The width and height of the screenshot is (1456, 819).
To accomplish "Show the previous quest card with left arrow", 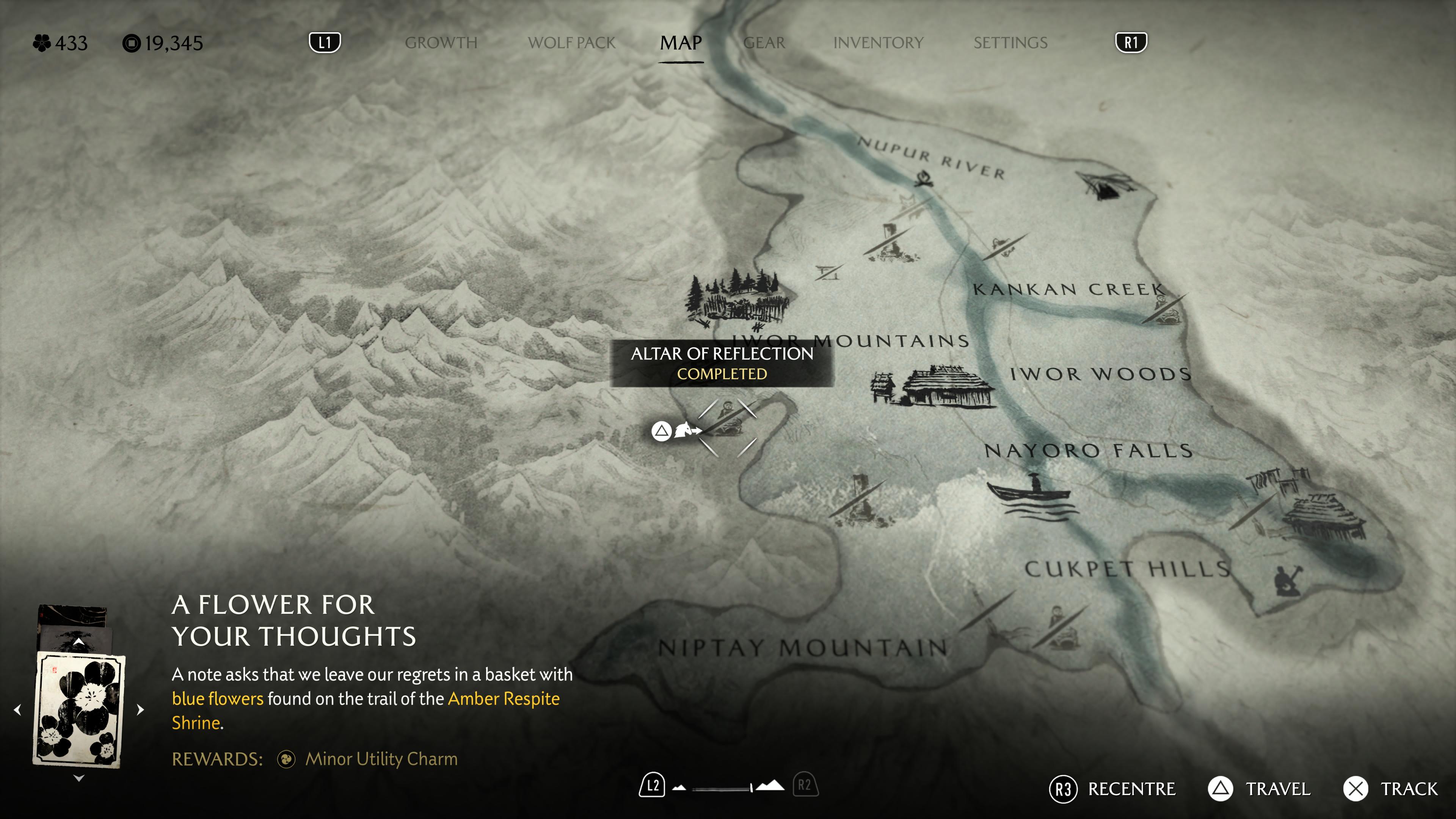I will pyautogui.click(x=17, y=709).
